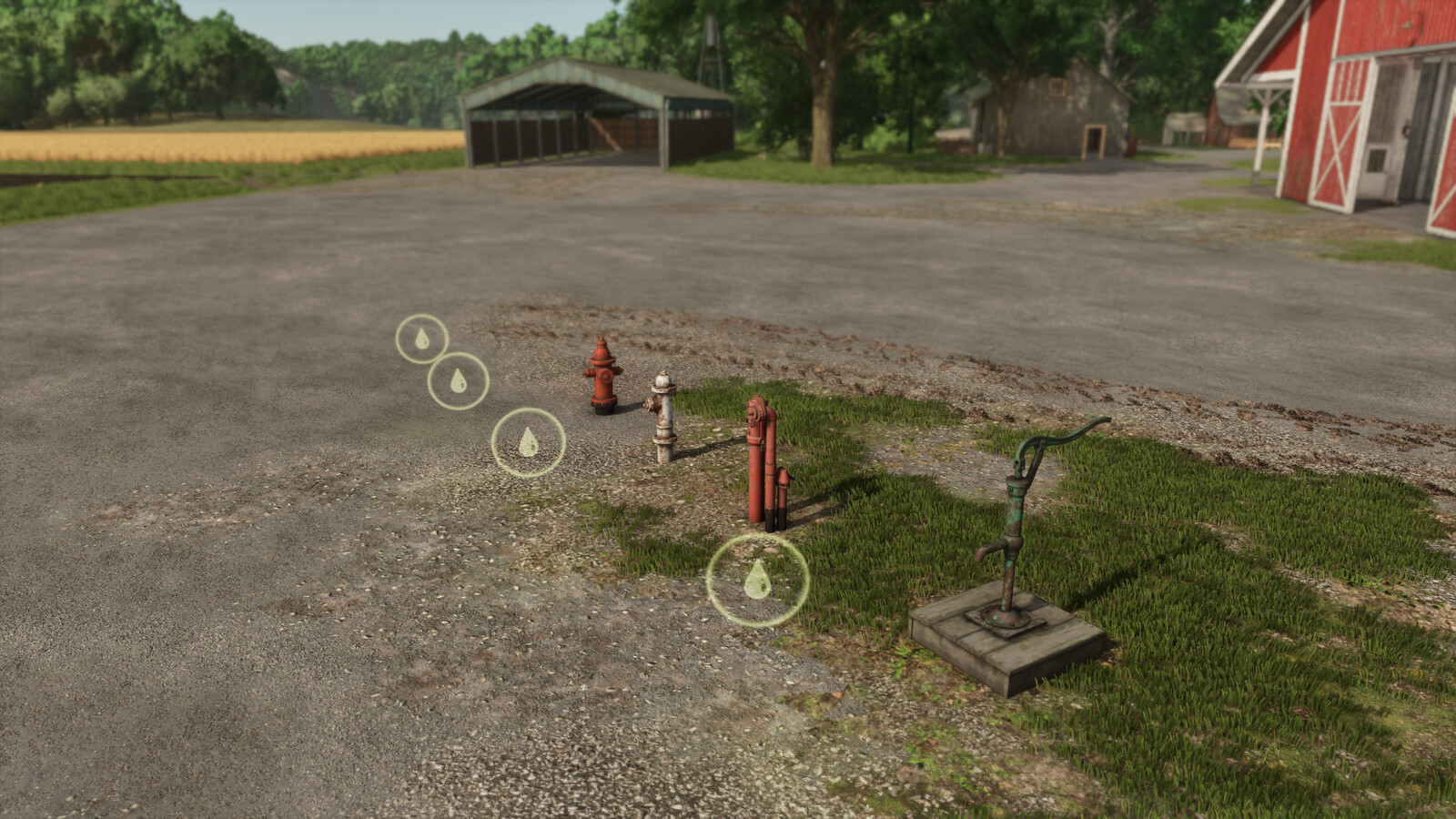The height and width of the screenshot is (819, 1456).
Task: Click the topmost water droplet icon
Action: (422, 341)
